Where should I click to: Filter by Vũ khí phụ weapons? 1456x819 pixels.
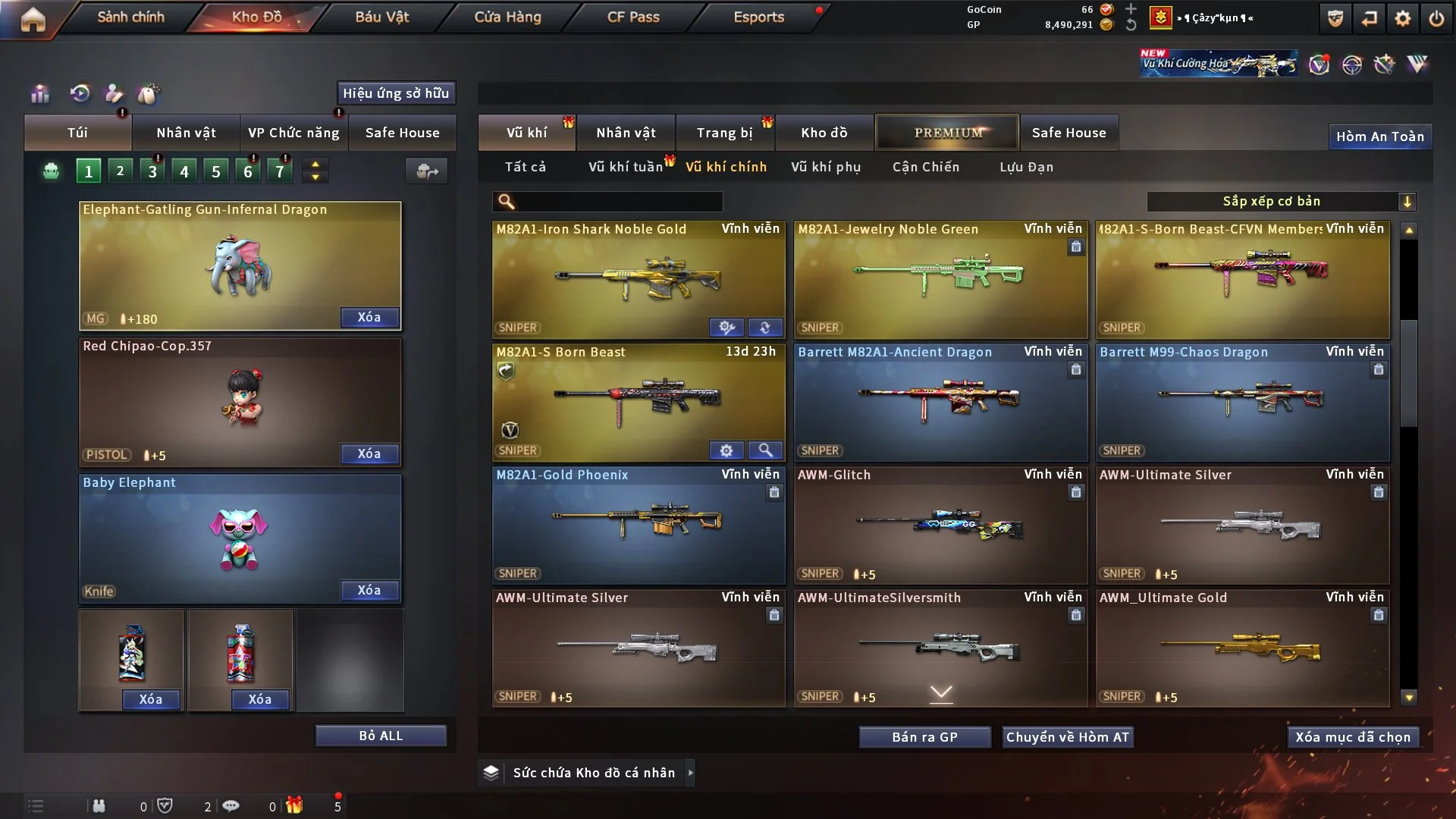coord(825,167)
